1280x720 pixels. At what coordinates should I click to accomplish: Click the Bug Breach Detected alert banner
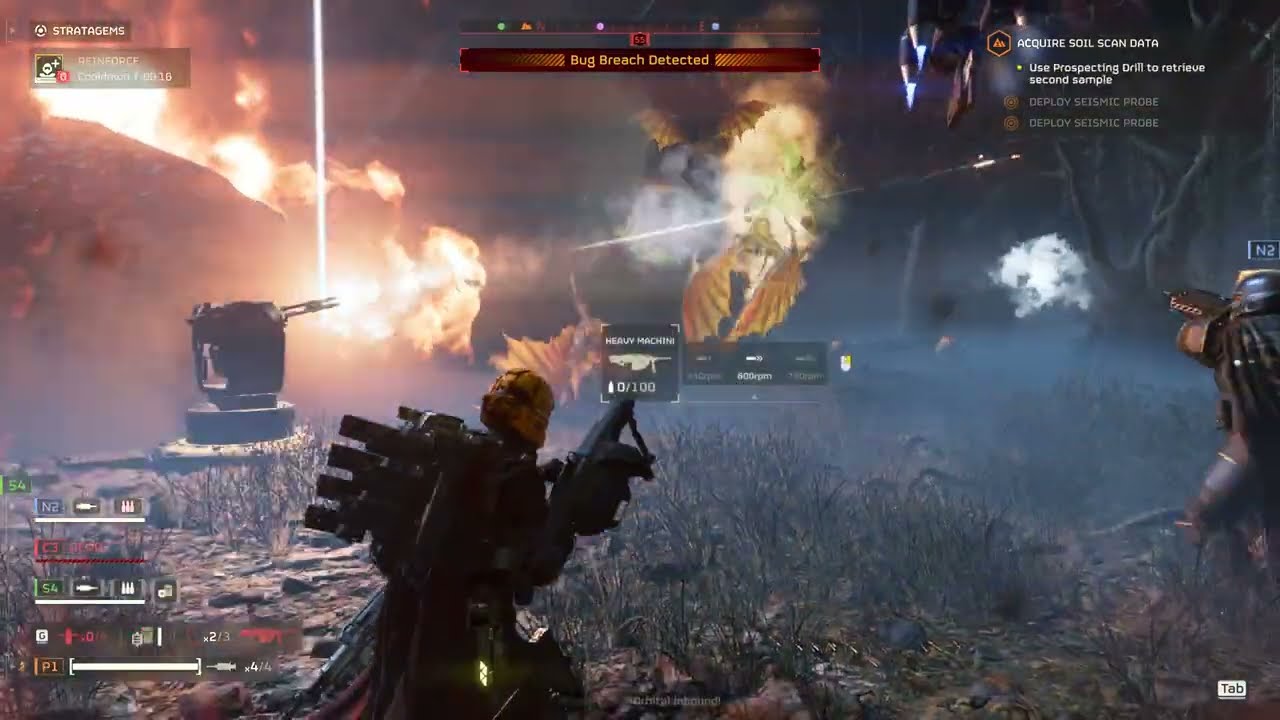(639, 60)
